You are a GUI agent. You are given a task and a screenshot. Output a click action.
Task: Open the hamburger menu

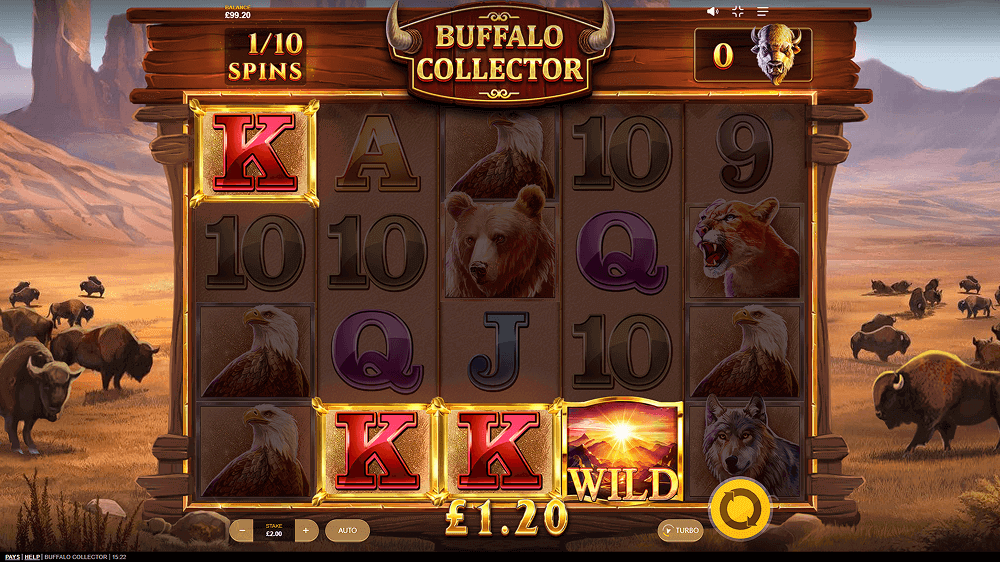(762, 12)
